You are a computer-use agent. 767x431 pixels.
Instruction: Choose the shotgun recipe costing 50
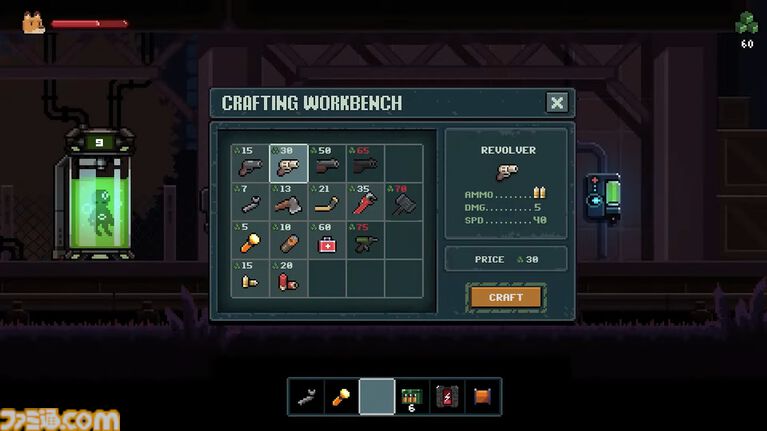pyautogui.click(x=327, y=164)
